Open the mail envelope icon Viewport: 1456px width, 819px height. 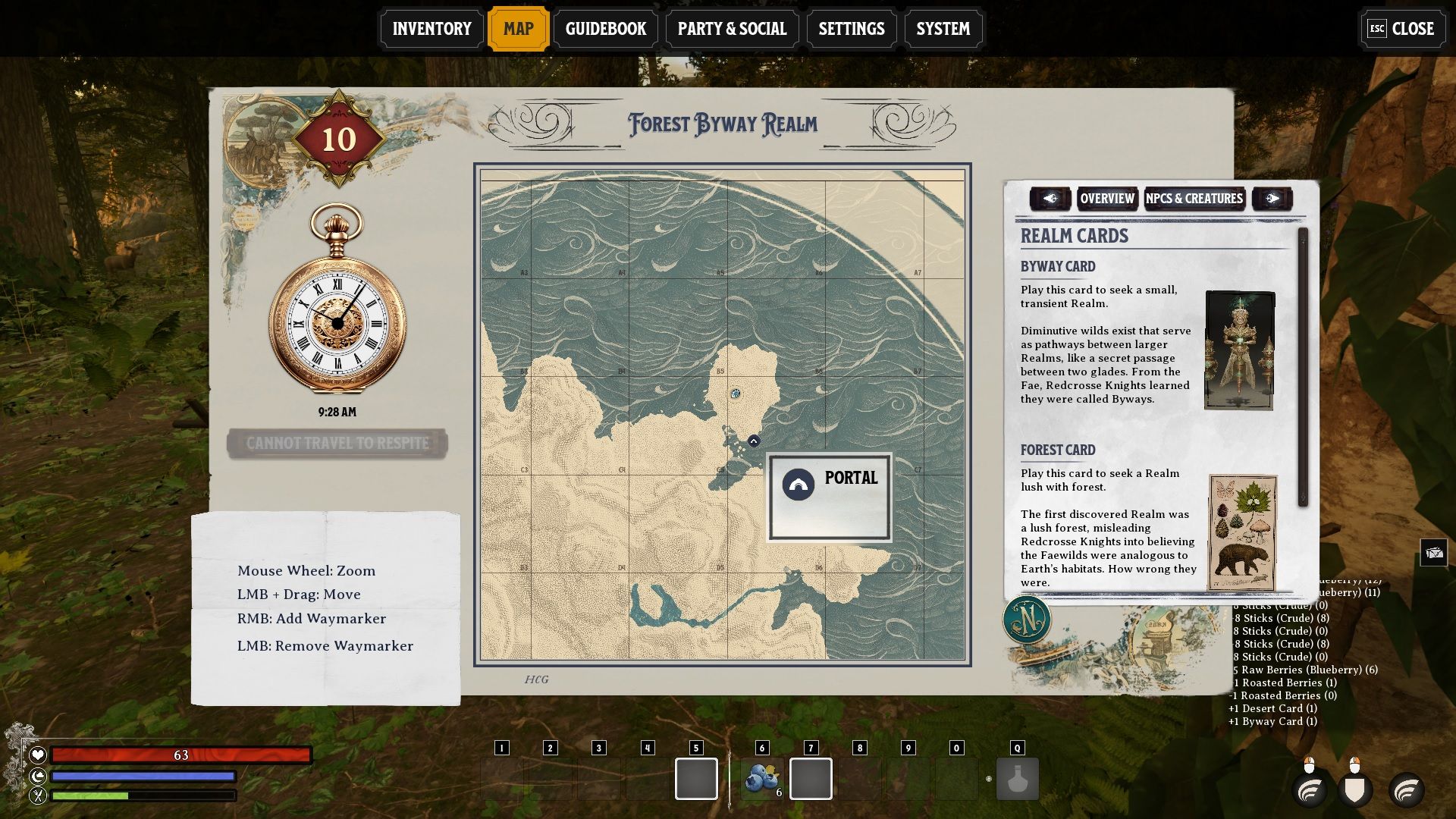1434,553
